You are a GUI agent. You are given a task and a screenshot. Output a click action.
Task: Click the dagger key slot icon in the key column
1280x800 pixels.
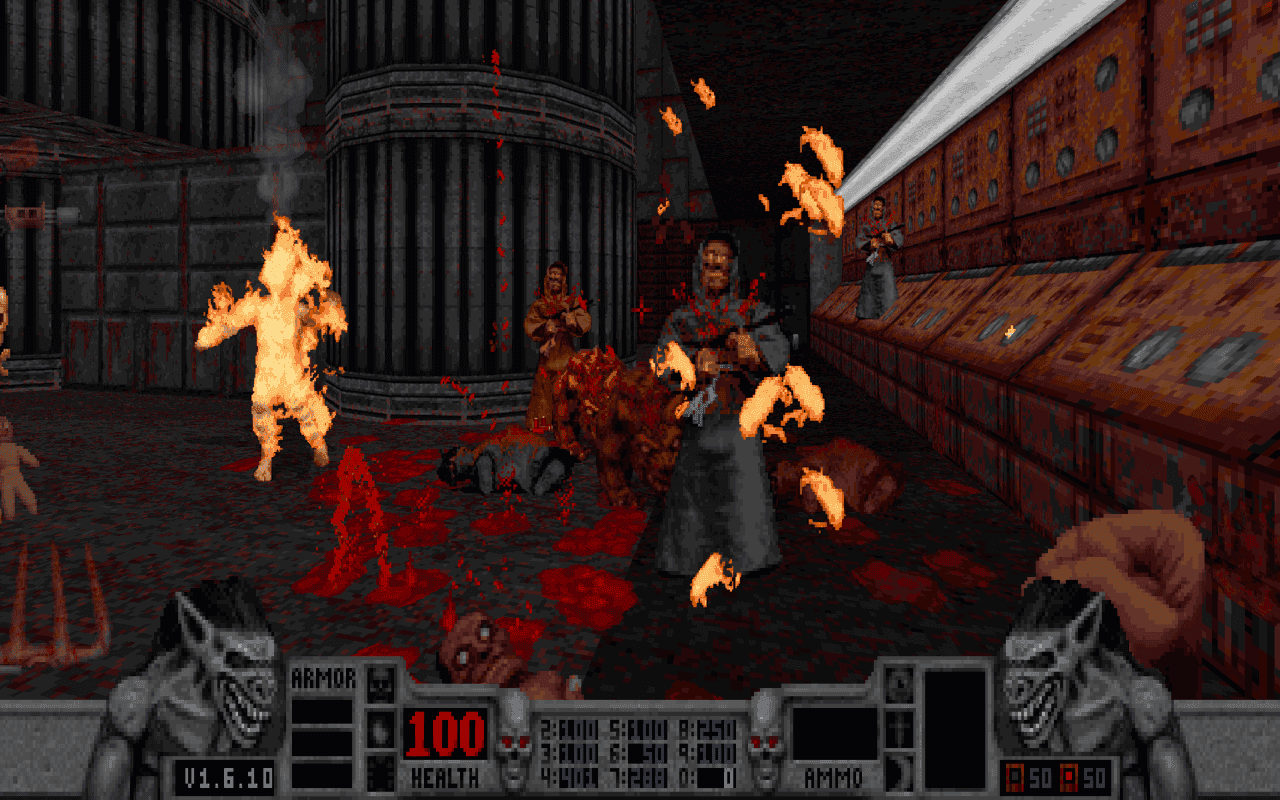(x=899, y=731)
